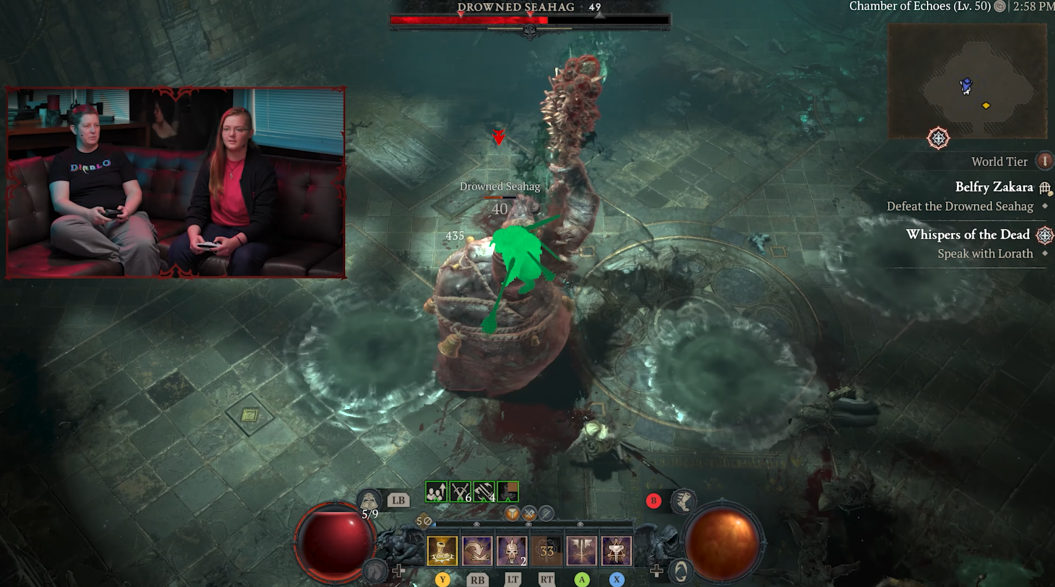This screenshot has width=1055, height=587.
Task: Select the skill on 33 cooldown
Action: pos(547,551)
